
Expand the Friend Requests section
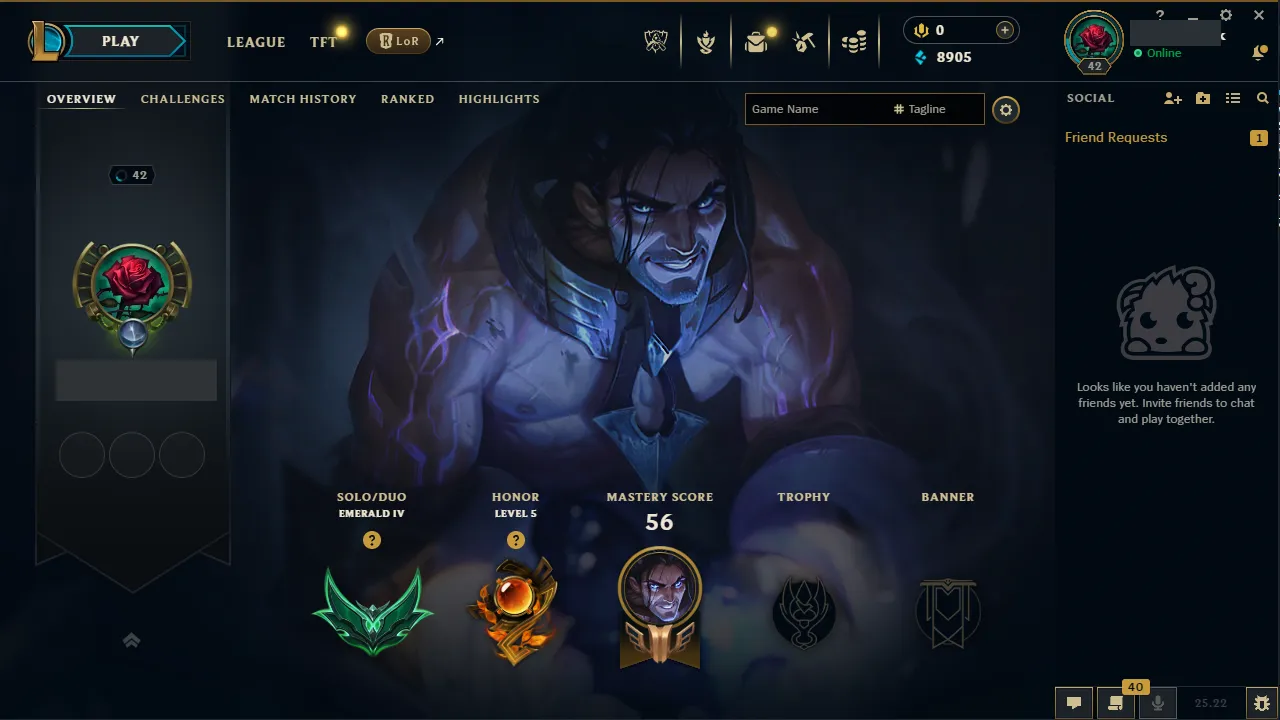click(x=1115, y=137)
